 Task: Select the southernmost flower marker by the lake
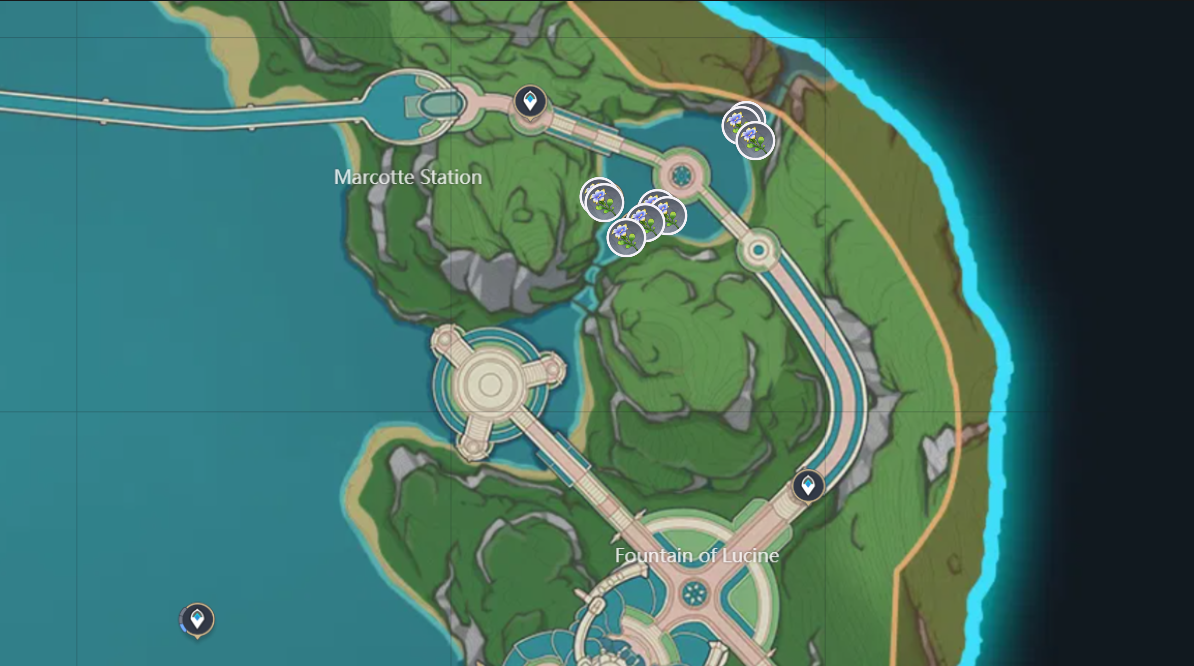626,237
